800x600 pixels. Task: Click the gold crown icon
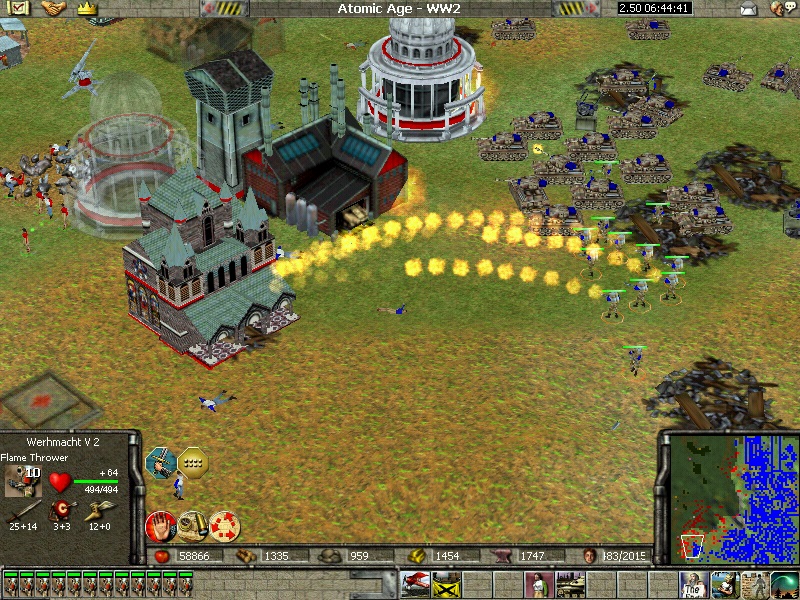tap(86, 8)
